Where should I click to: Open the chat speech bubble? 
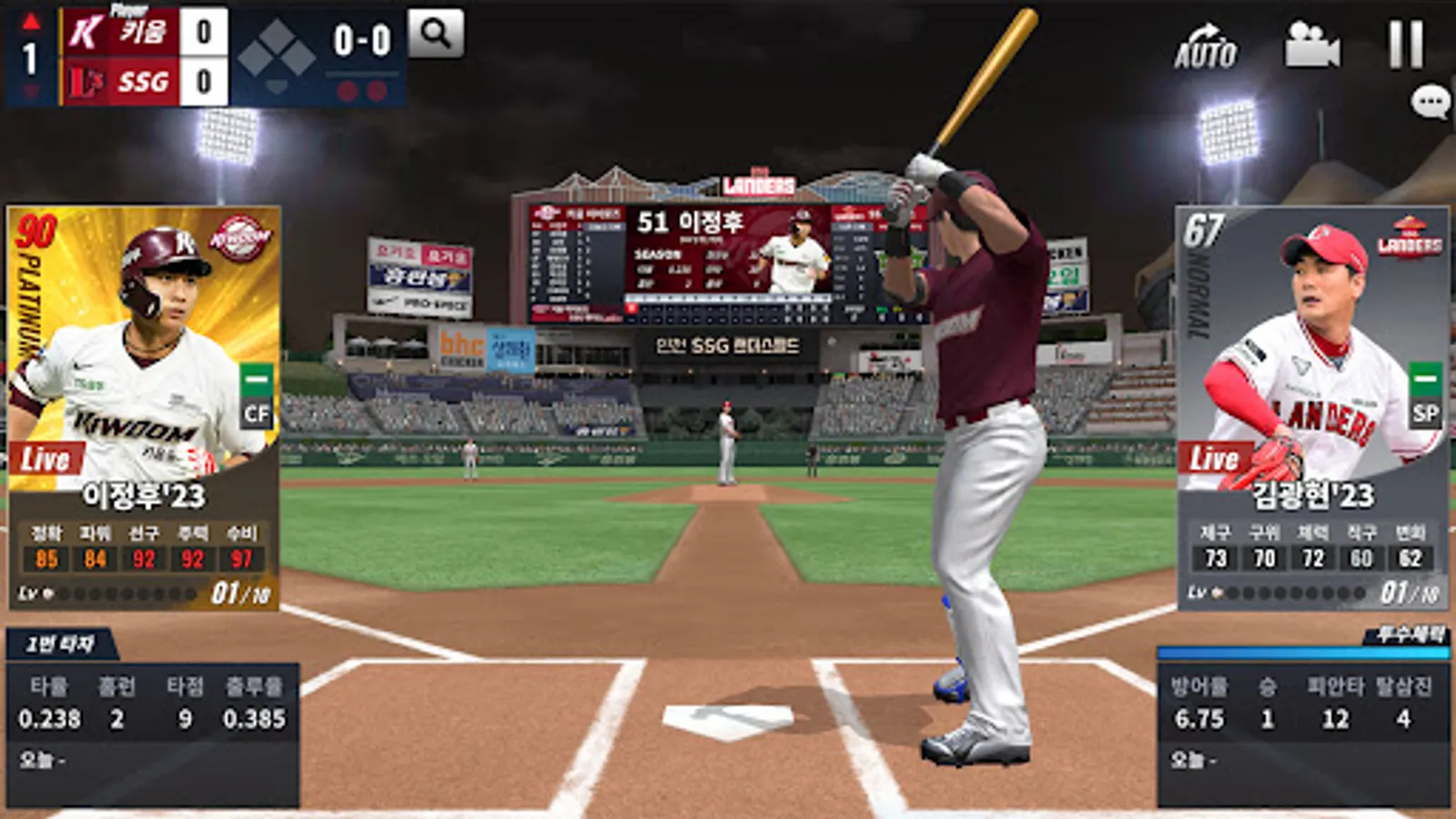tap(1430, 101)
